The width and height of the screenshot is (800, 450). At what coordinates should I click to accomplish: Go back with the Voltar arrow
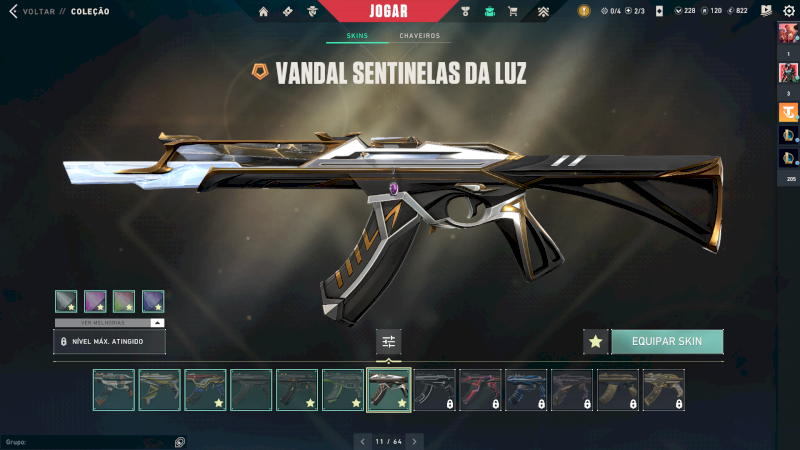point(13,12)
